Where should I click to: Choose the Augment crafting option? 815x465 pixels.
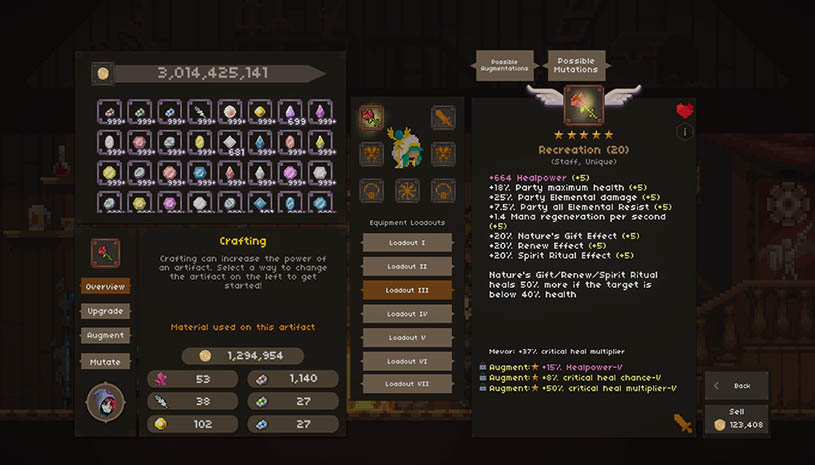pyautogui.click(x=105, y=336)
